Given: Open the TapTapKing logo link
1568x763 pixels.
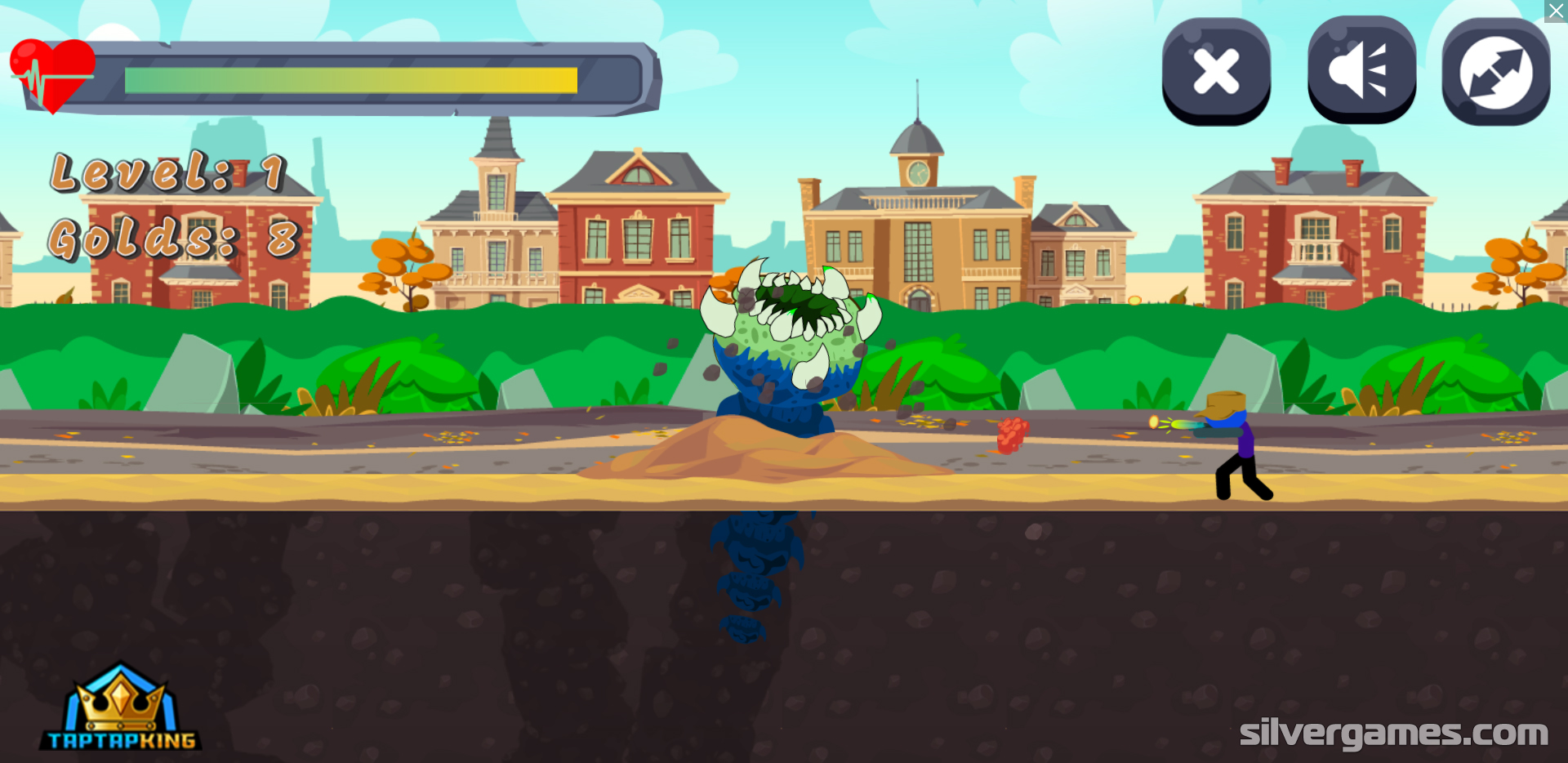Looking at the screenshot, I should click(121, 708).
